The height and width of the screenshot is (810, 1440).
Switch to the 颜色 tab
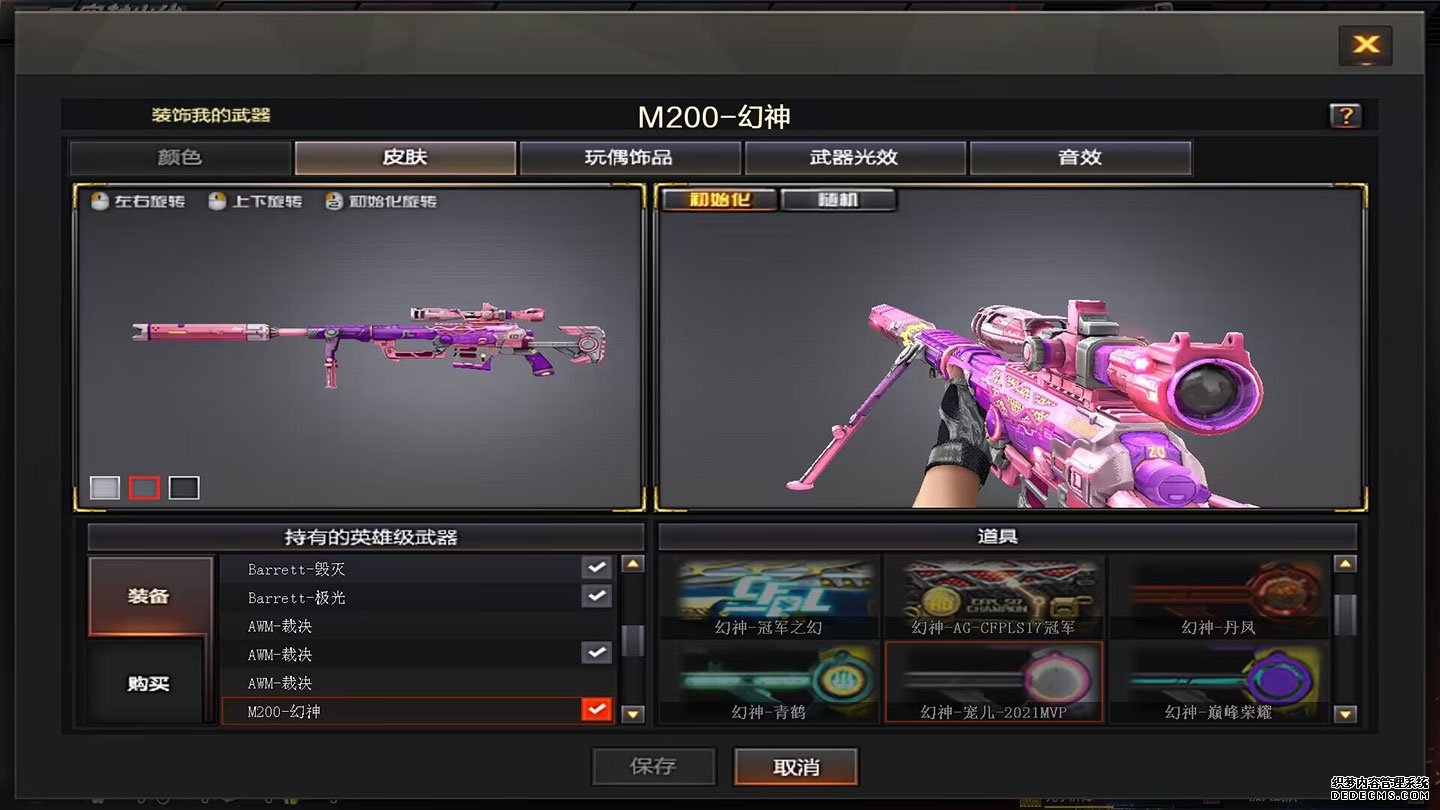(180, 158)
